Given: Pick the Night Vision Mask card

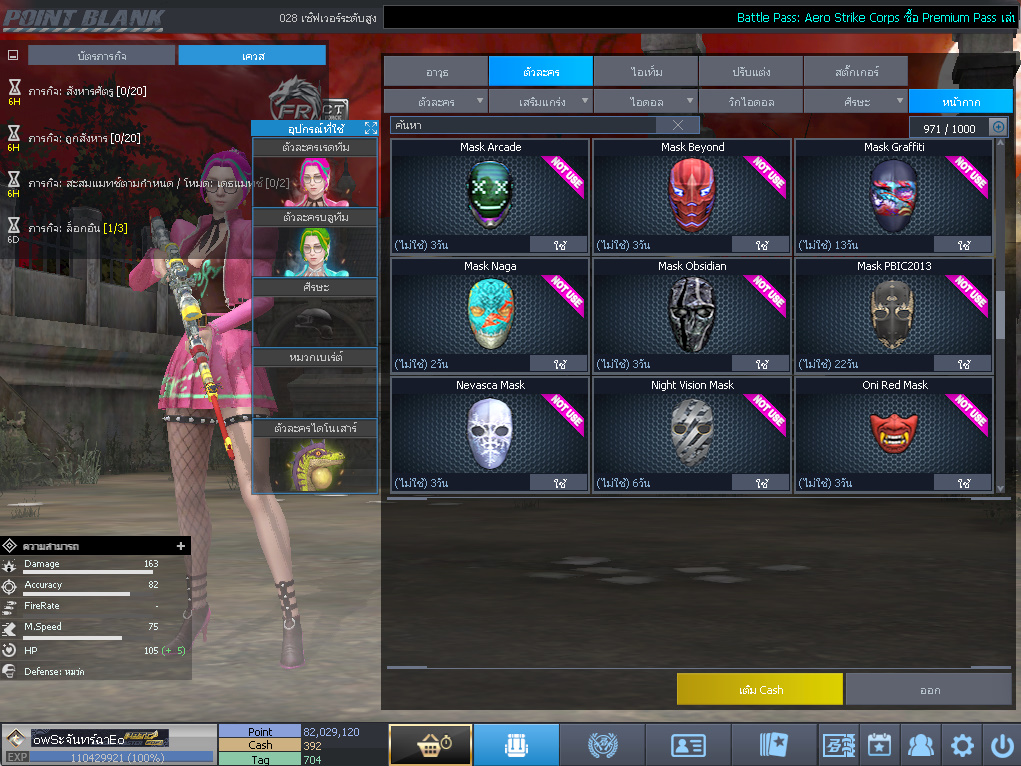Looking at the screenshot, I should tap(691, 430).
